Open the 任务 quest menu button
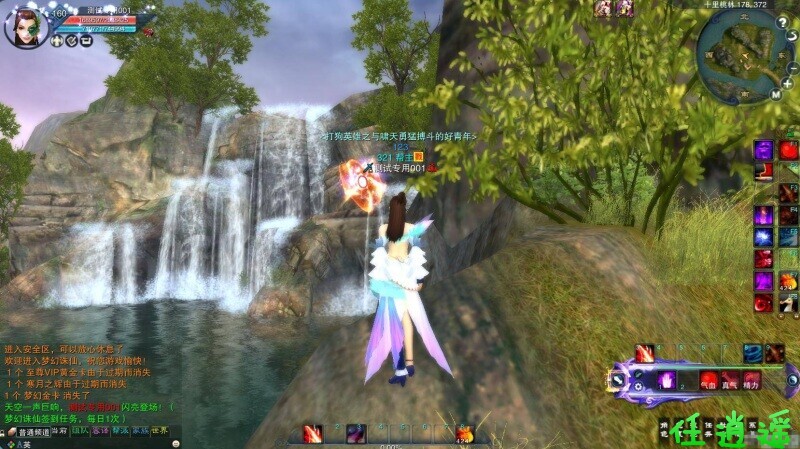 click(x=707, y=427)
